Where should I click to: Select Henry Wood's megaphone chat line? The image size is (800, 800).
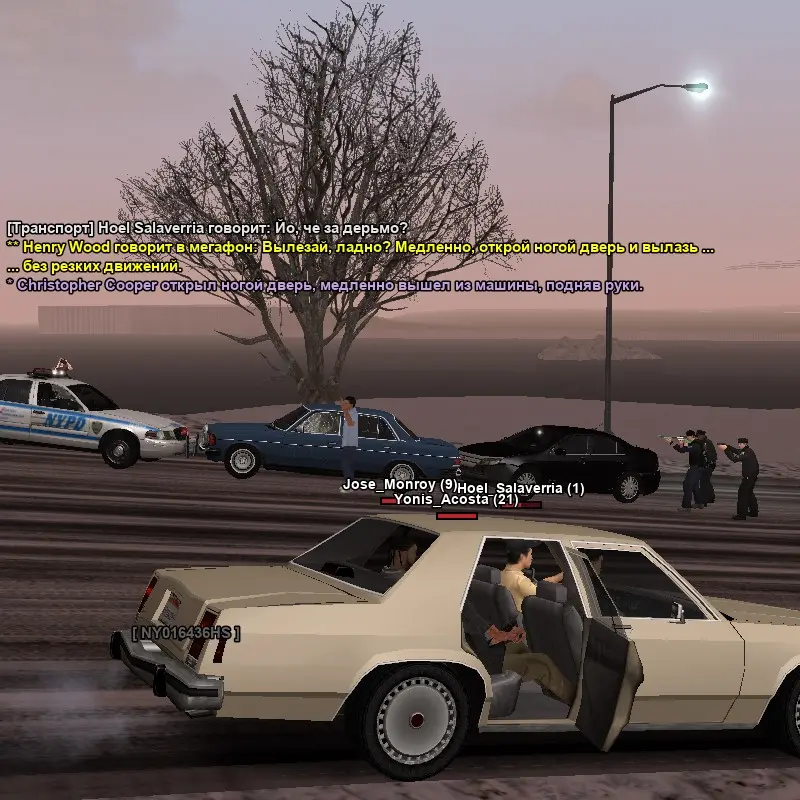click(x=360, y=247)
